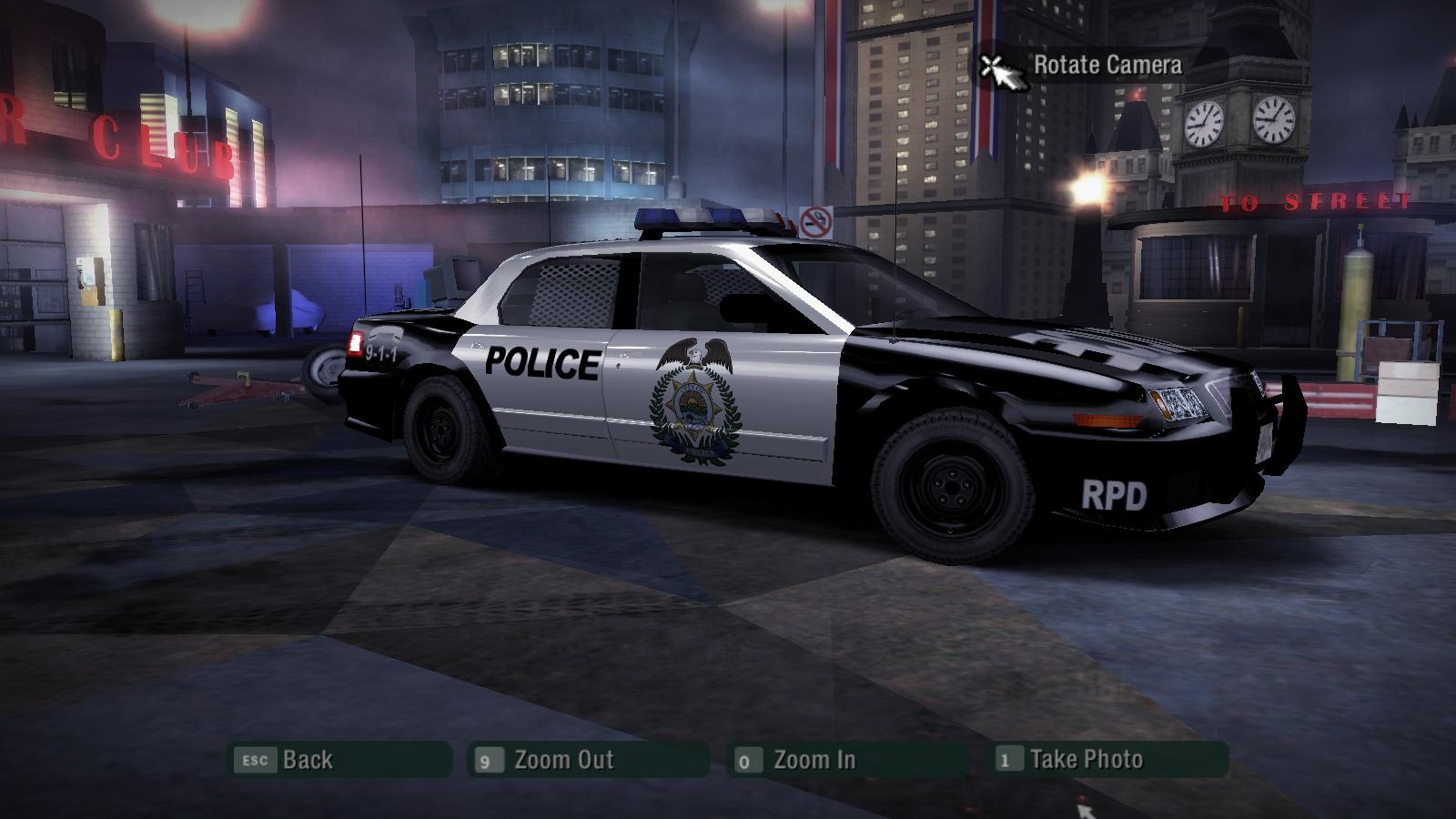This screenshot has width=1456, height=819.
Task: Click the 0 key icon for Zoom In
Action: 746,759
